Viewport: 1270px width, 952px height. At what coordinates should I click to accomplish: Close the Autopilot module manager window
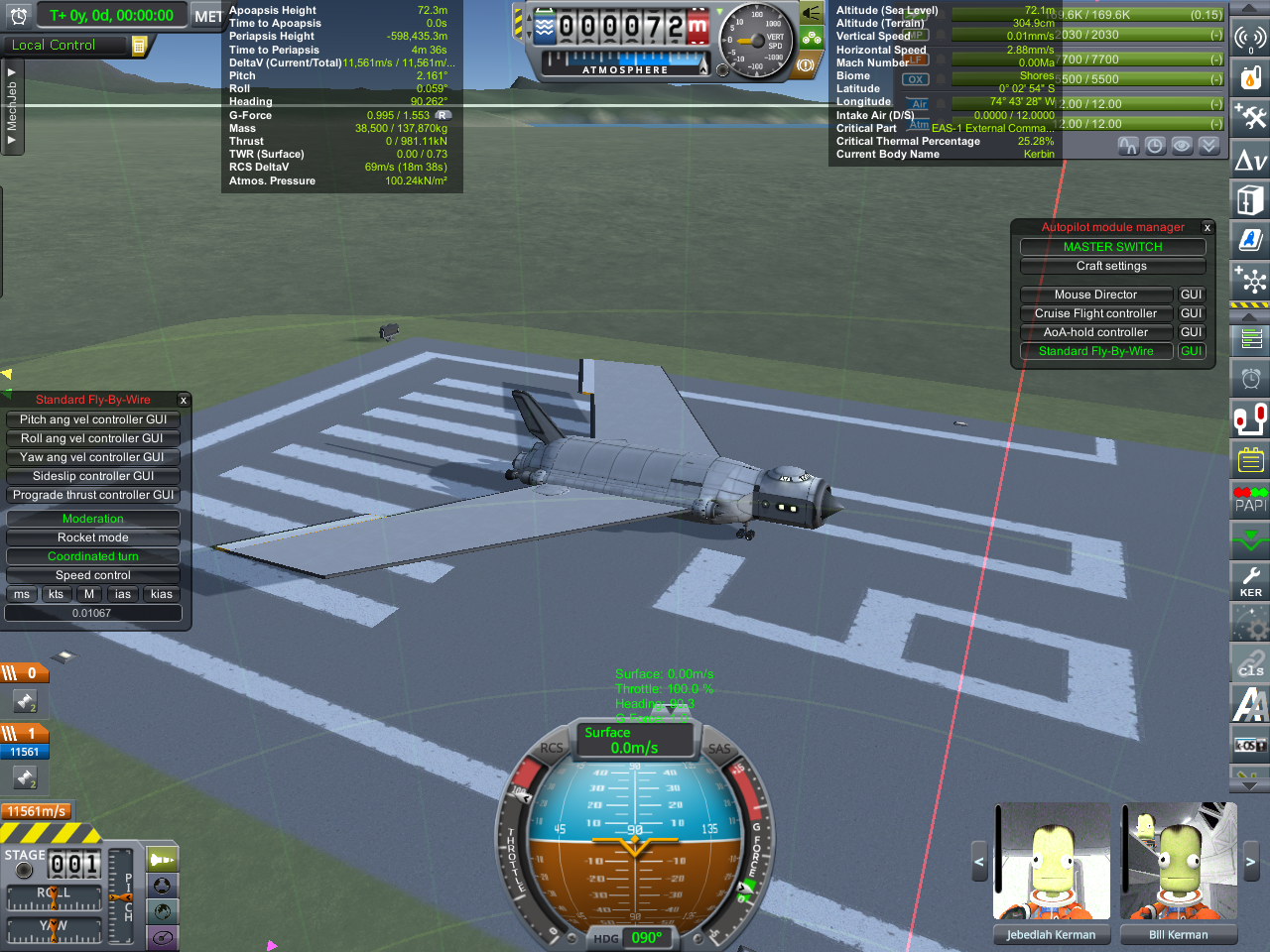point(1207,228)
